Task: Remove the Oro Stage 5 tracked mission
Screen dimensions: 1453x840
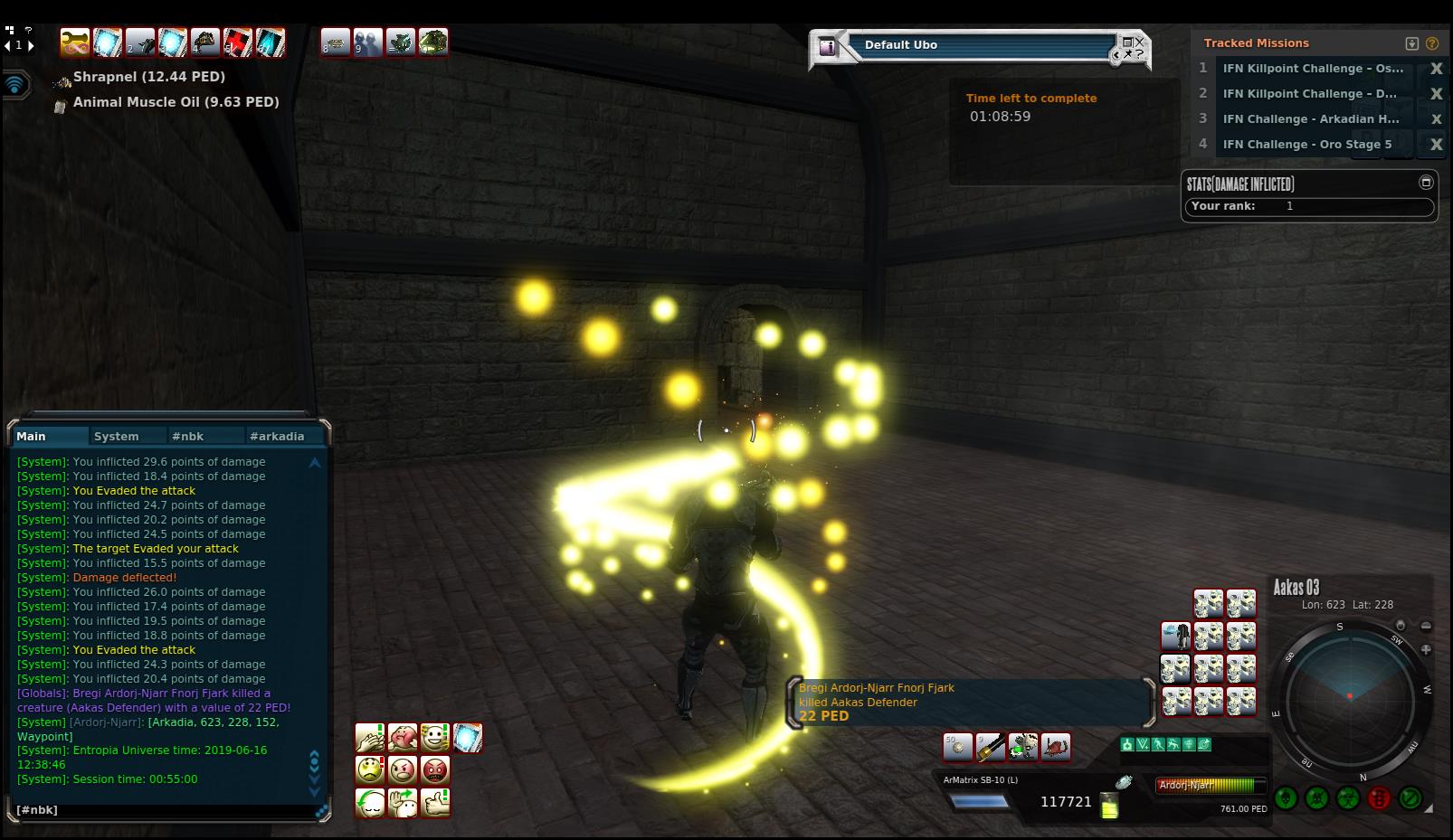Action: point(1436,145)
